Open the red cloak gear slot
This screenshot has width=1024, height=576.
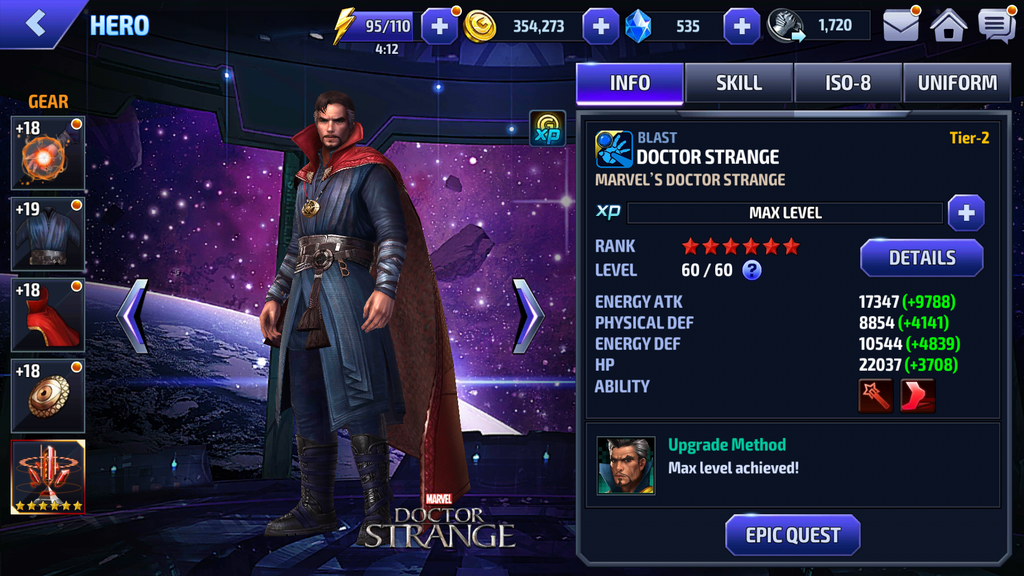tap(48, 315)
